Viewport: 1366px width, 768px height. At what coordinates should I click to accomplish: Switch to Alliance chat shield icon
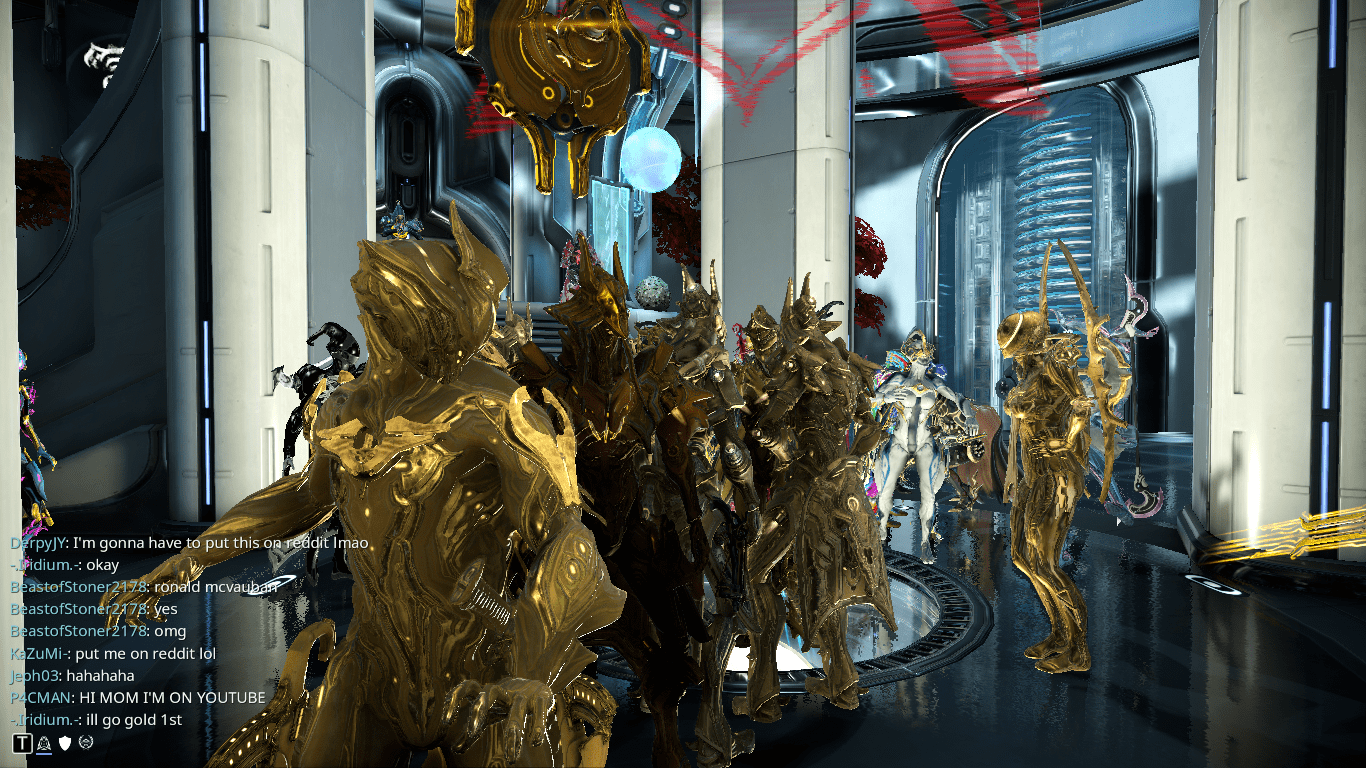click(65, 742)
